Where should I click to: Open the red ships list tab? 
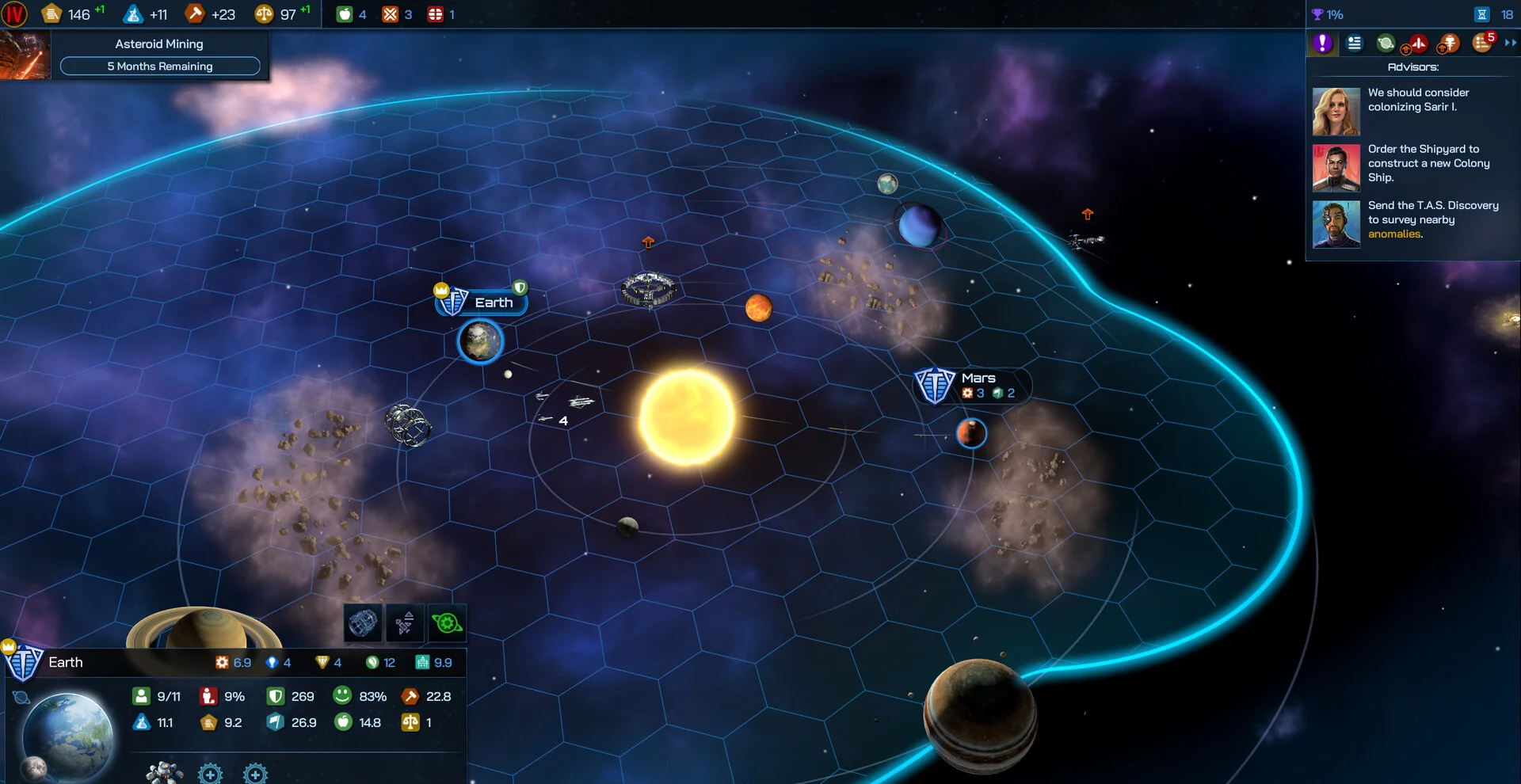tap(1417, 44)
